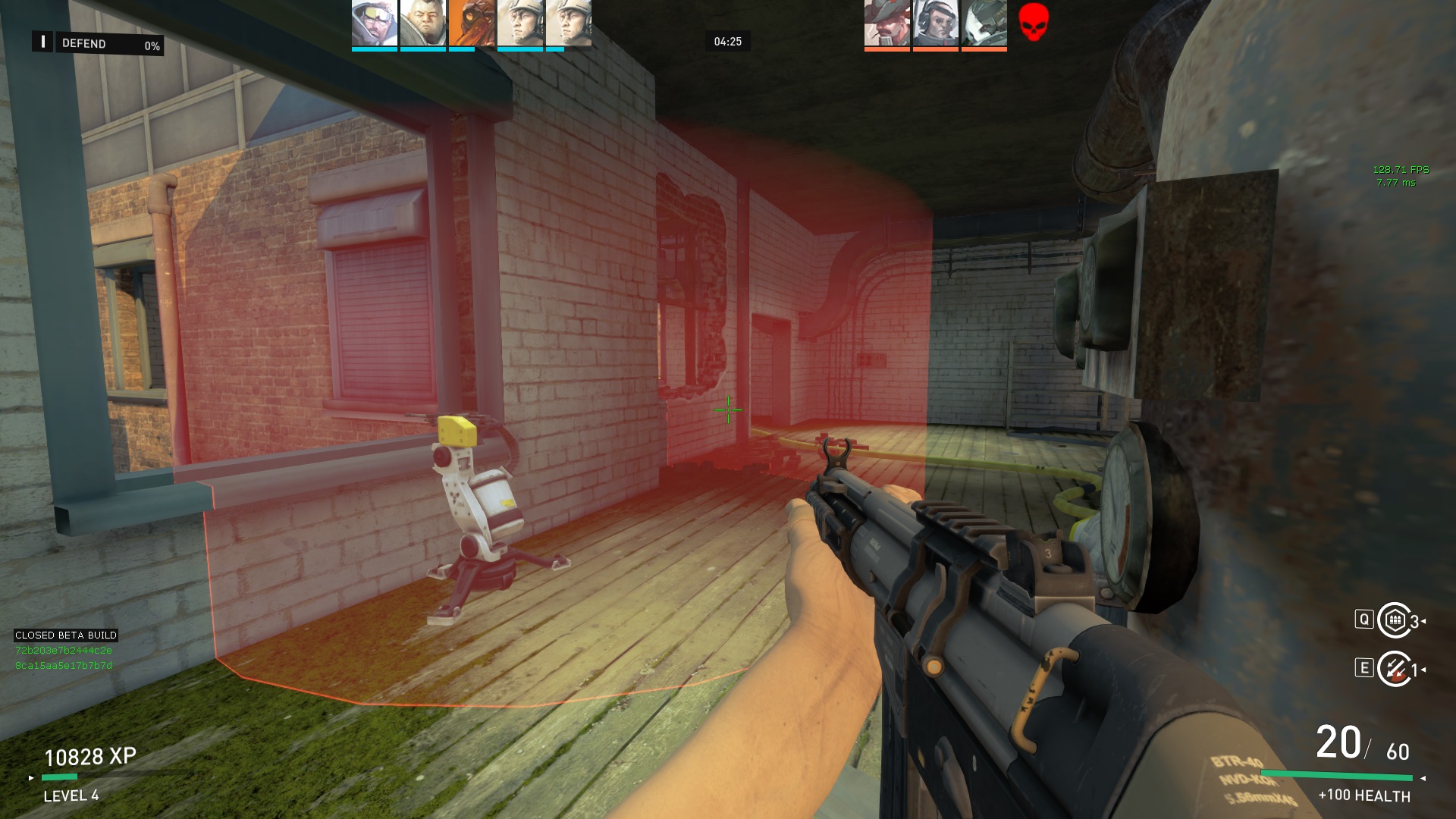This screenshot has width=1456, height=819.
Task: Select the orange masked teammate portrait
Action: (471, 24)
